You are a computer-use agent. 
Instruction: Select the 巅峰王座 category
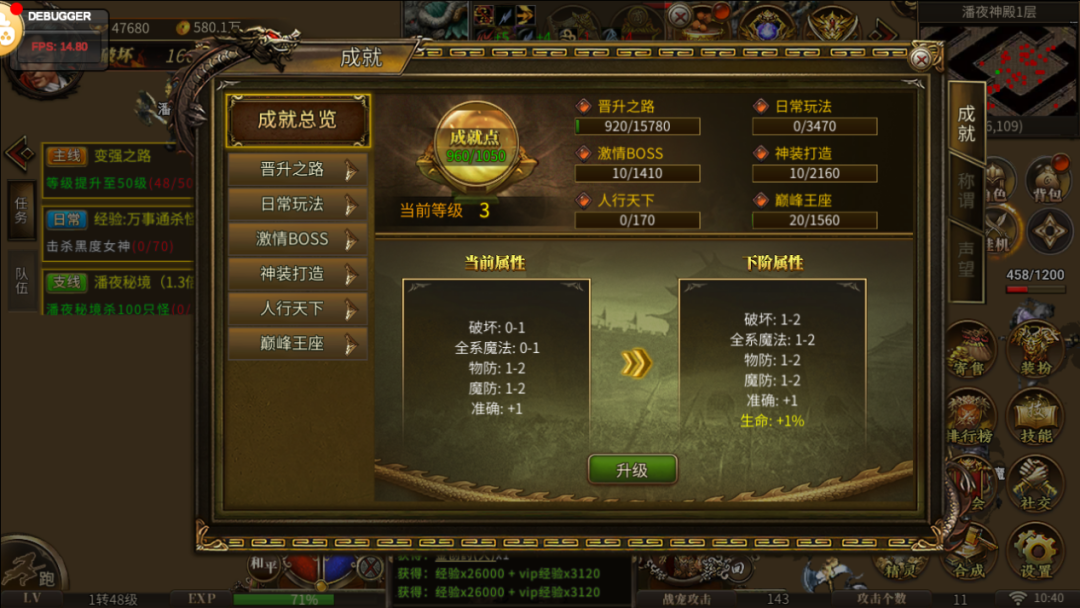297,344
